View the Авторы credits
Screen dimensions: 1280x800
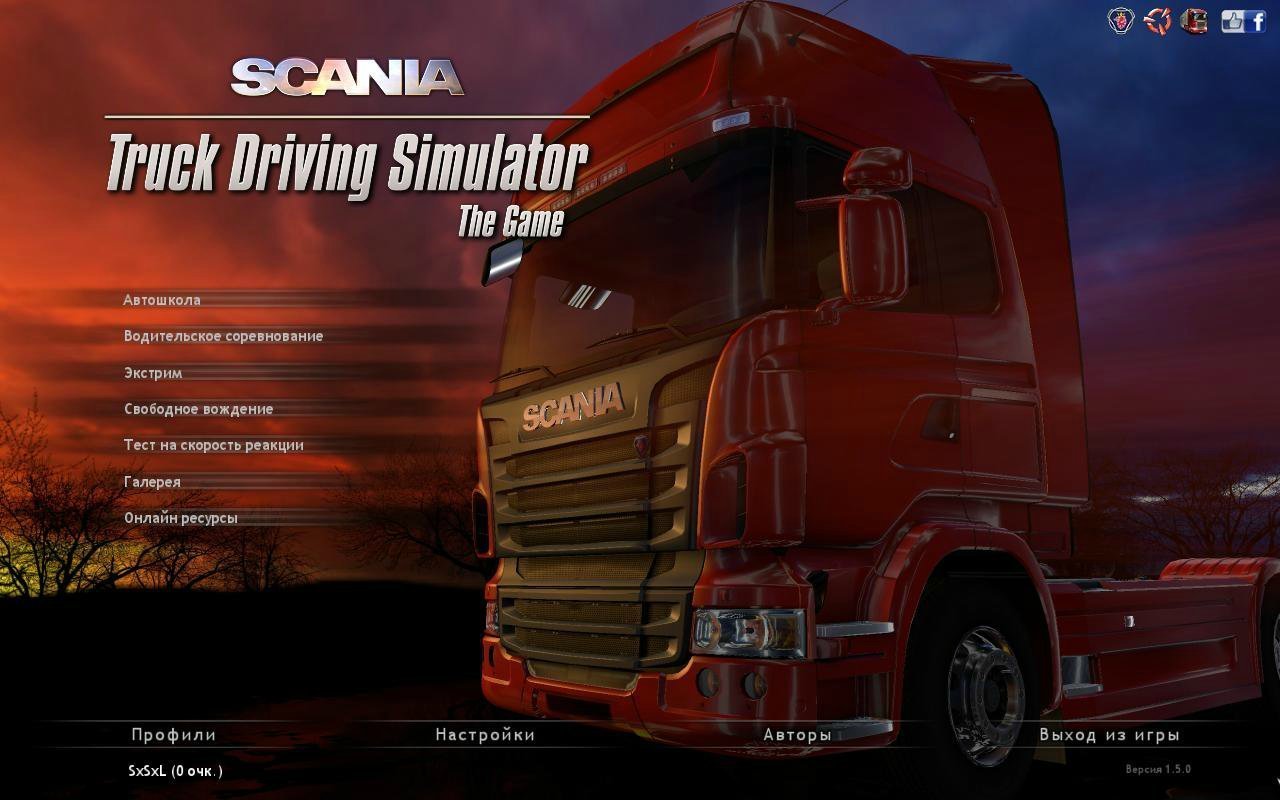(x=797, y=735)
